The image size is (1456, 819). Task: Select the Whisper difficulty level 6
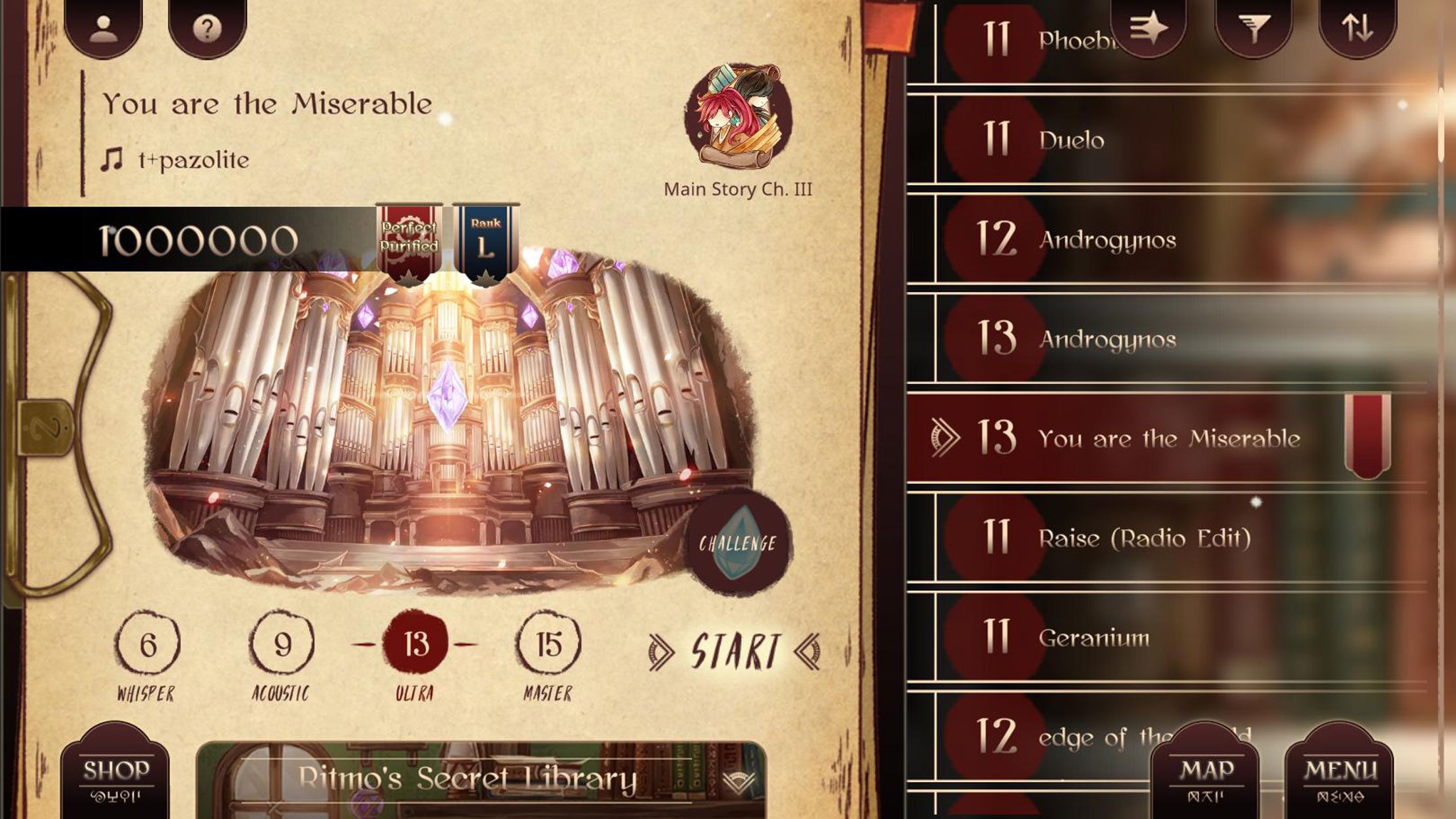point(147,644)
